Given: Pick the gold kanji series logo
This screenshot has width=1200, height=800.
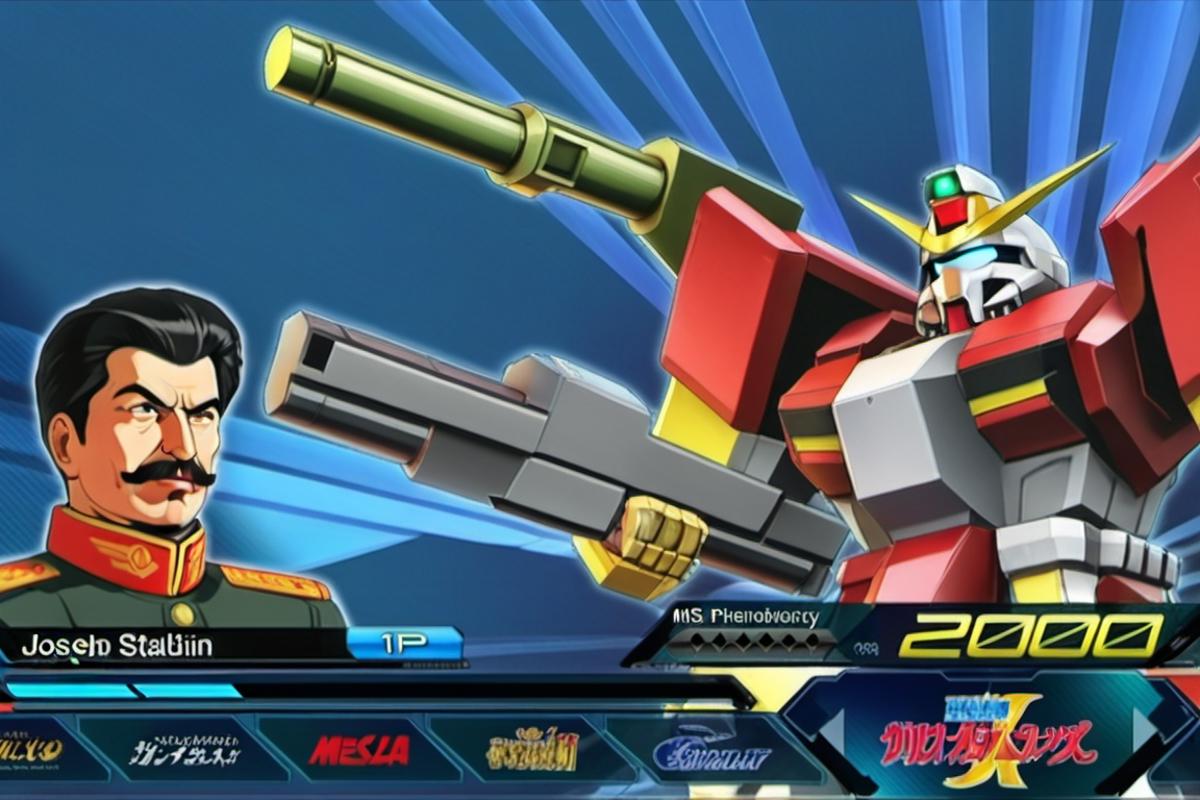Looking at the screenshot, I should [532, 750].
